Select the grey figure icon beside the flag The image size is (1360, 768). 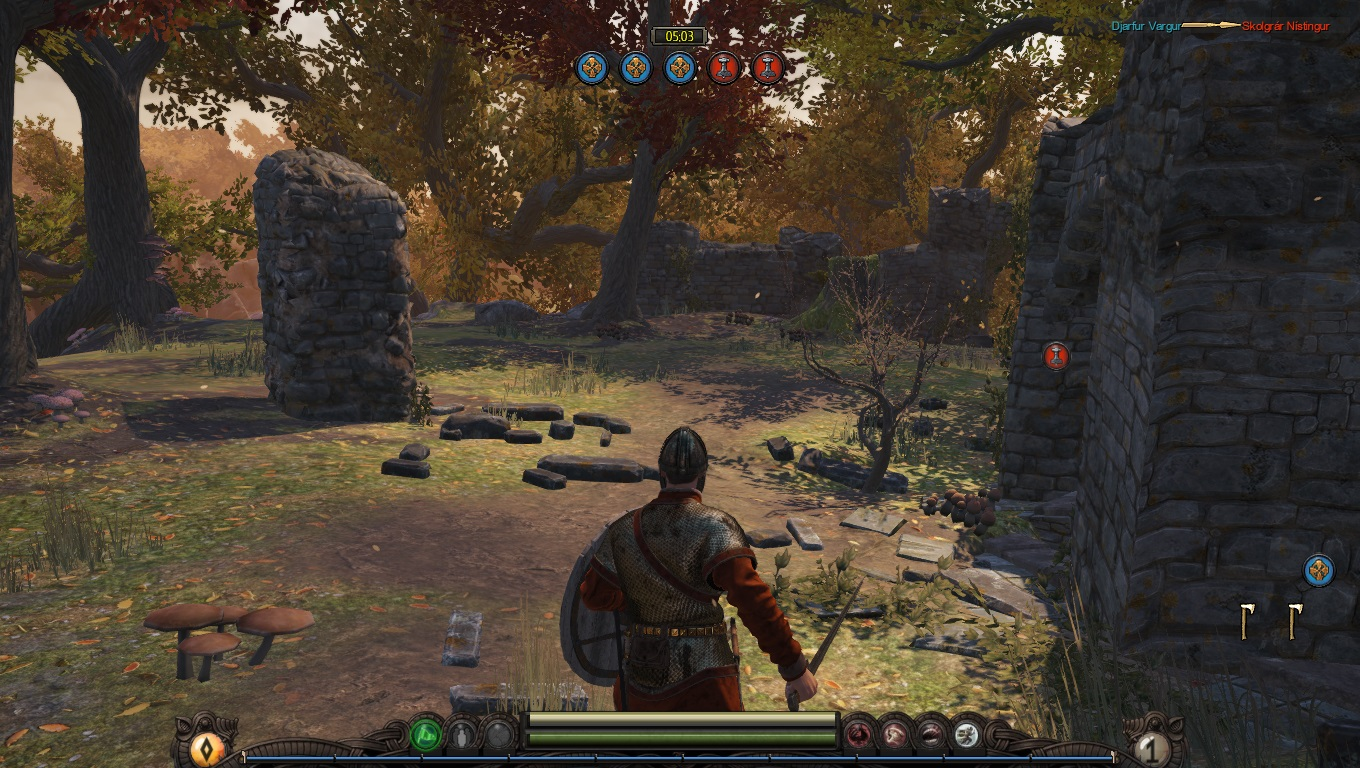point(461,737)
